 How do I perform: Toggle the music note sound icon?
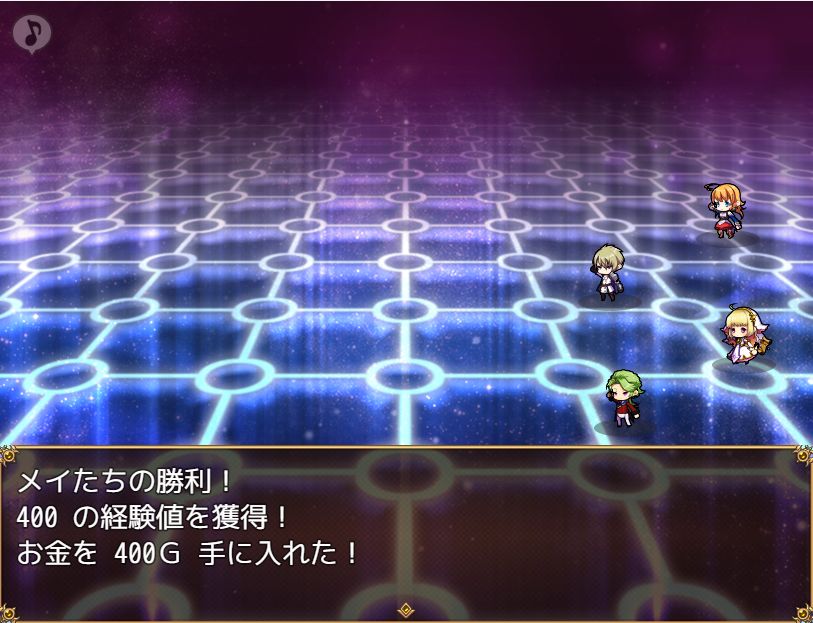coord(32,33)
